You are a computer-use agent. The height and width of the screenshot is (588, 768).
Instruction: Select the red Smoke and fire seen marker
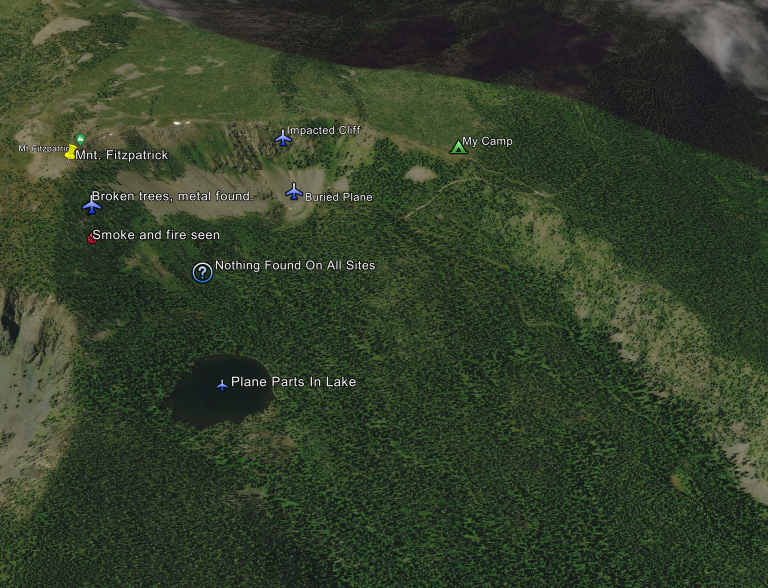(x=92, y=237)
